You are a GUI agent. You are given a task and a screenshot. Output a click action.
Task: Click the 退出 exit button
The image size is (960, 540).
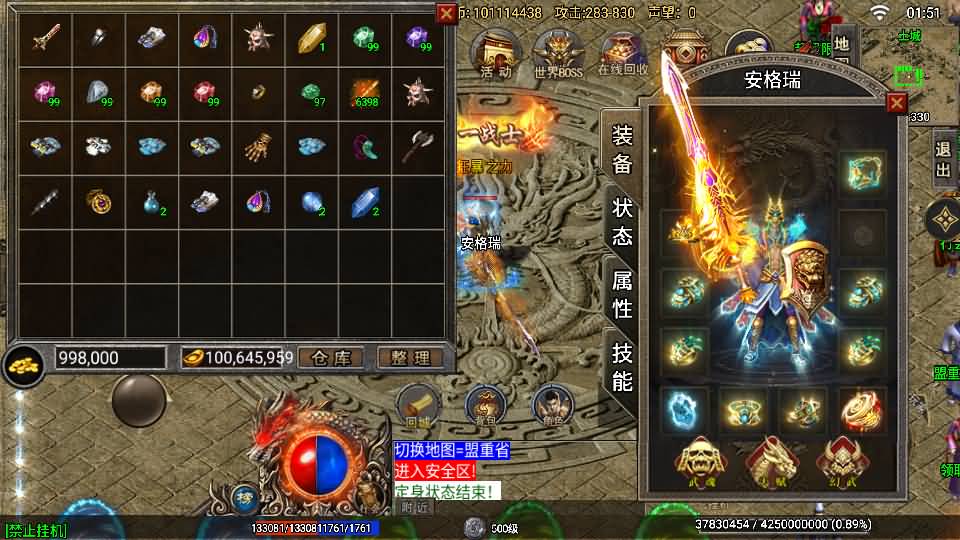[x=943, y=159]
